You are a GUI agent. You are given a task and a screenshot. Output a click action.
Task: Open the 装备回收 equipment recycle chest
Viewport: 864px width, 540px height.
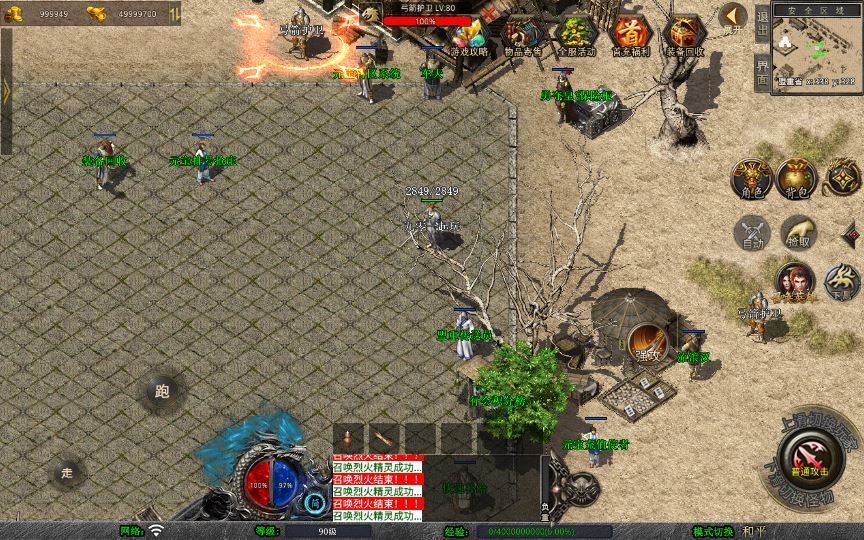pyautogui.click(x=684, y=36)
